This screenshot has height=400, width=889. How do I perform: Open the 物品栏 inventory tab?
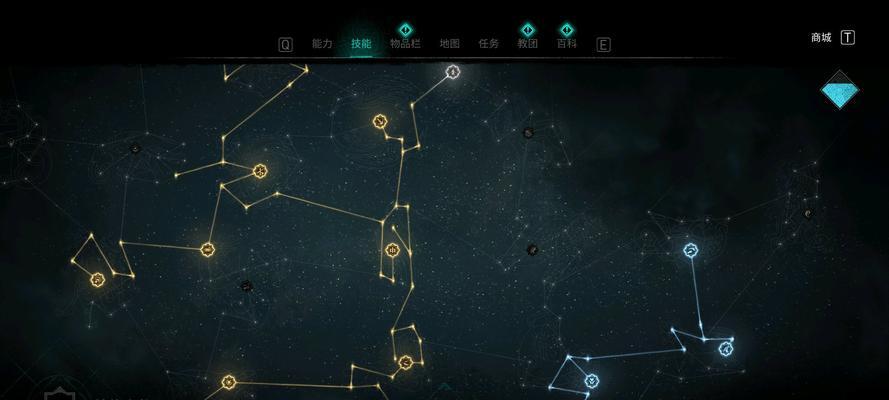click(x=405, y=44)
